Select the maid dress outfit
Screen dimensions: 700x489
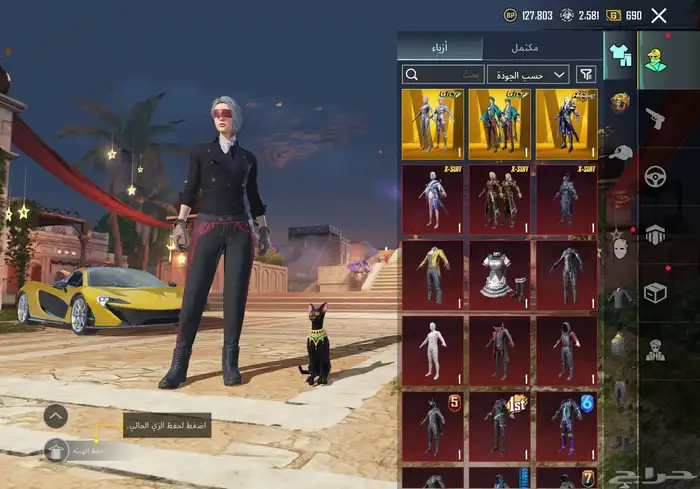pos(500,273)
